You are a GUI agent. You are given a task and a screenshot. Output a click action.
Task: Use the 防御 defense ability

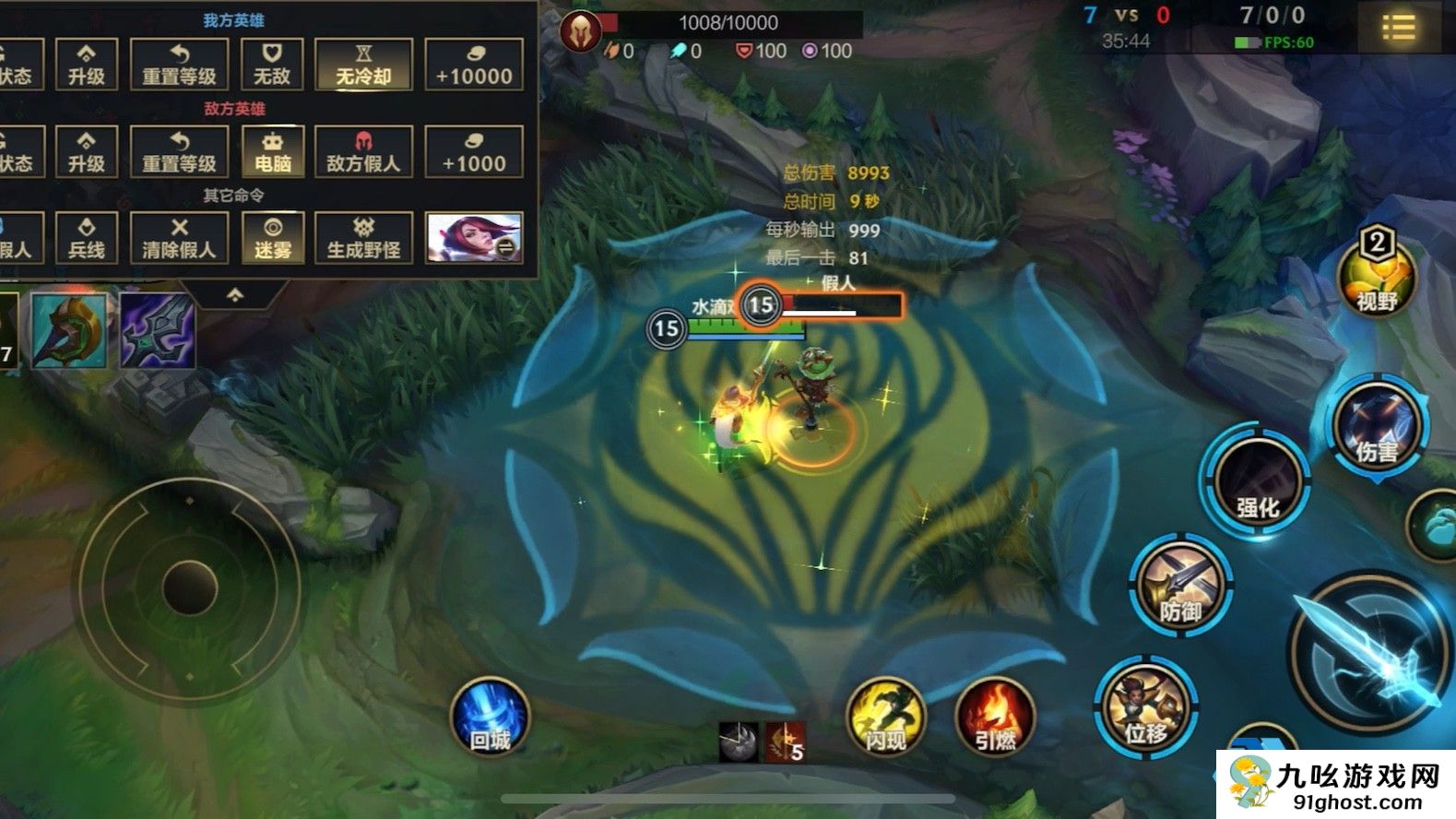point(1181,585)
